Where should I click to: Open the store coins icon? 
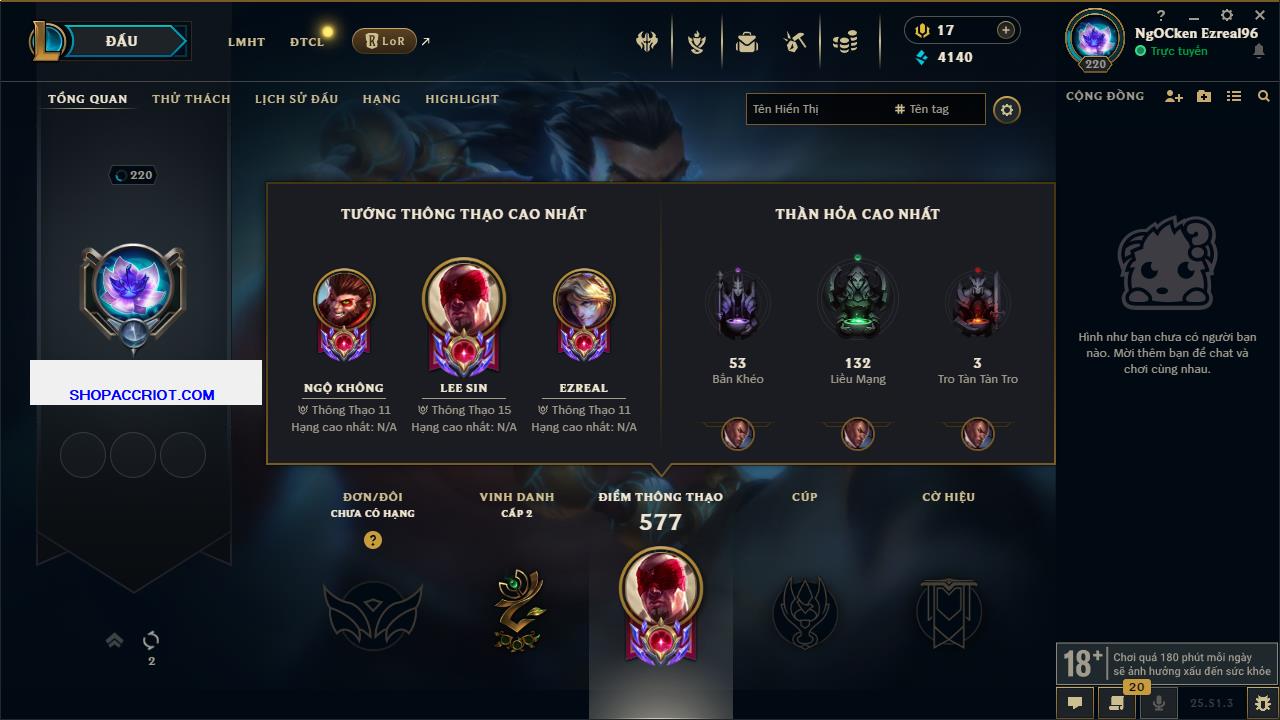[845, 42]
